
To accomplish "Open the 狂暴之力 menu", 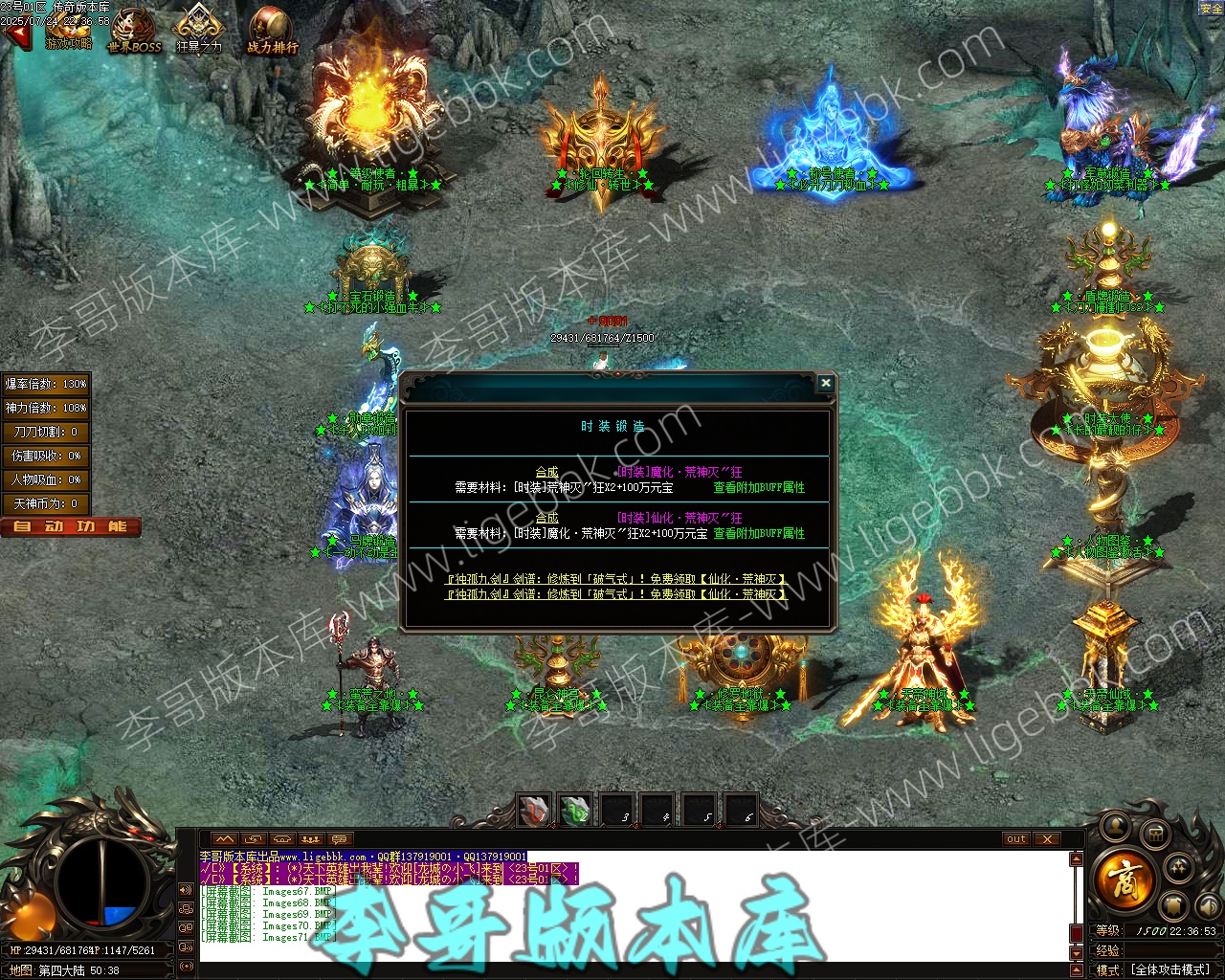I will pos(199,31).
